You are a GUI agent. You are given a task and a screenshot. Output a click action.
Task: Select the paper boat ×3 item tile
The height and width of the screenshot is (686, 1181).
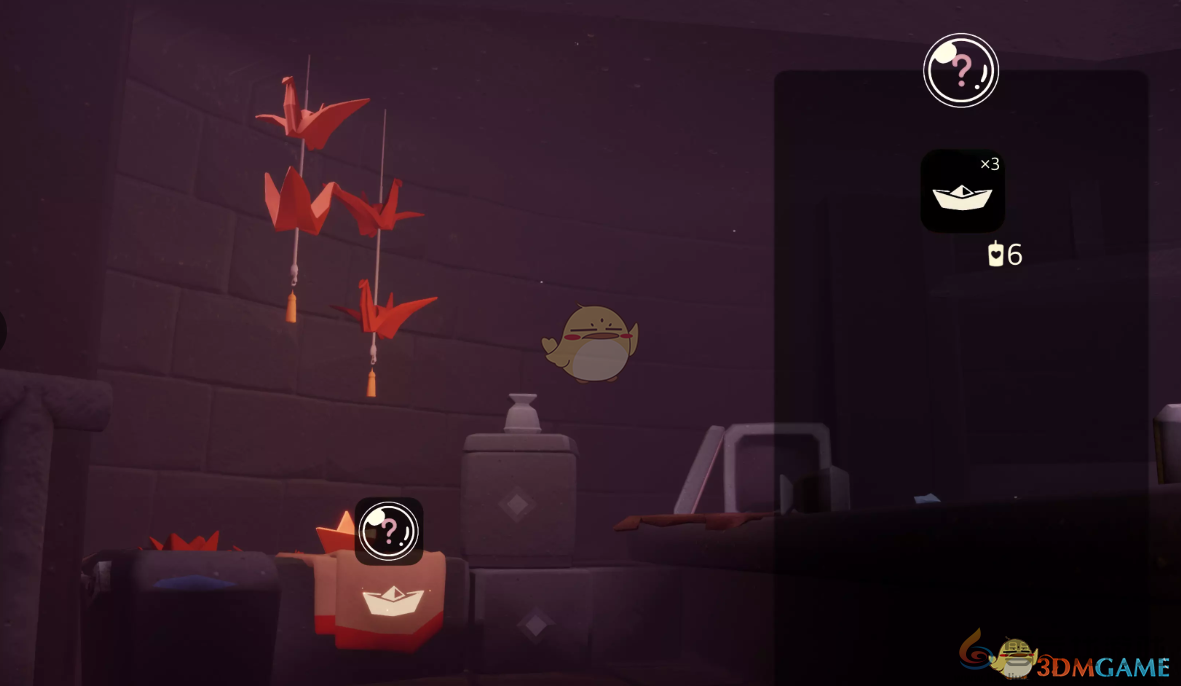pos(962,191)
